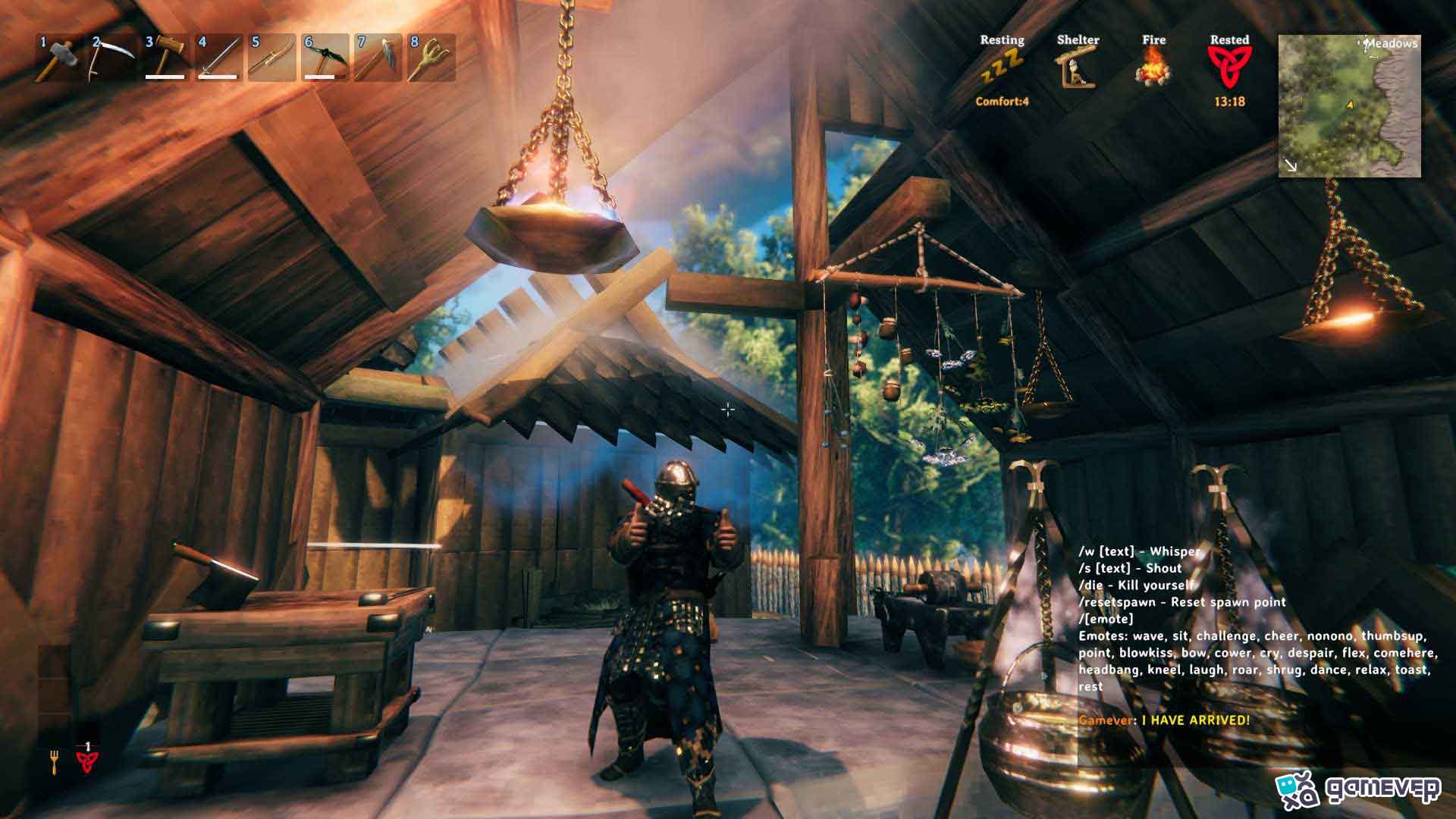This screenshot has width=1456, height=819.
Task: Select the axe in hotbar slot 7
Action: tap(378, 58)
